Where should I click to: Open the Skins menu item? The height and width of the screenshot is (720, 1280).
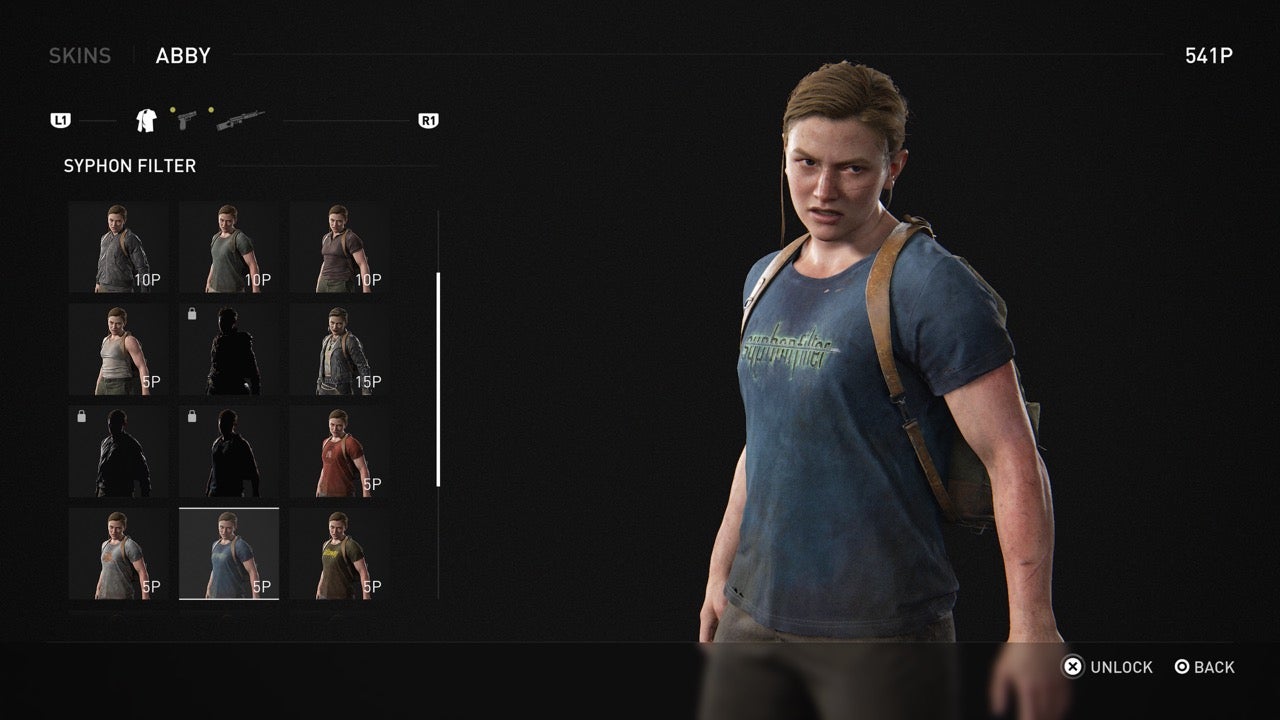[x=80, y=55]
